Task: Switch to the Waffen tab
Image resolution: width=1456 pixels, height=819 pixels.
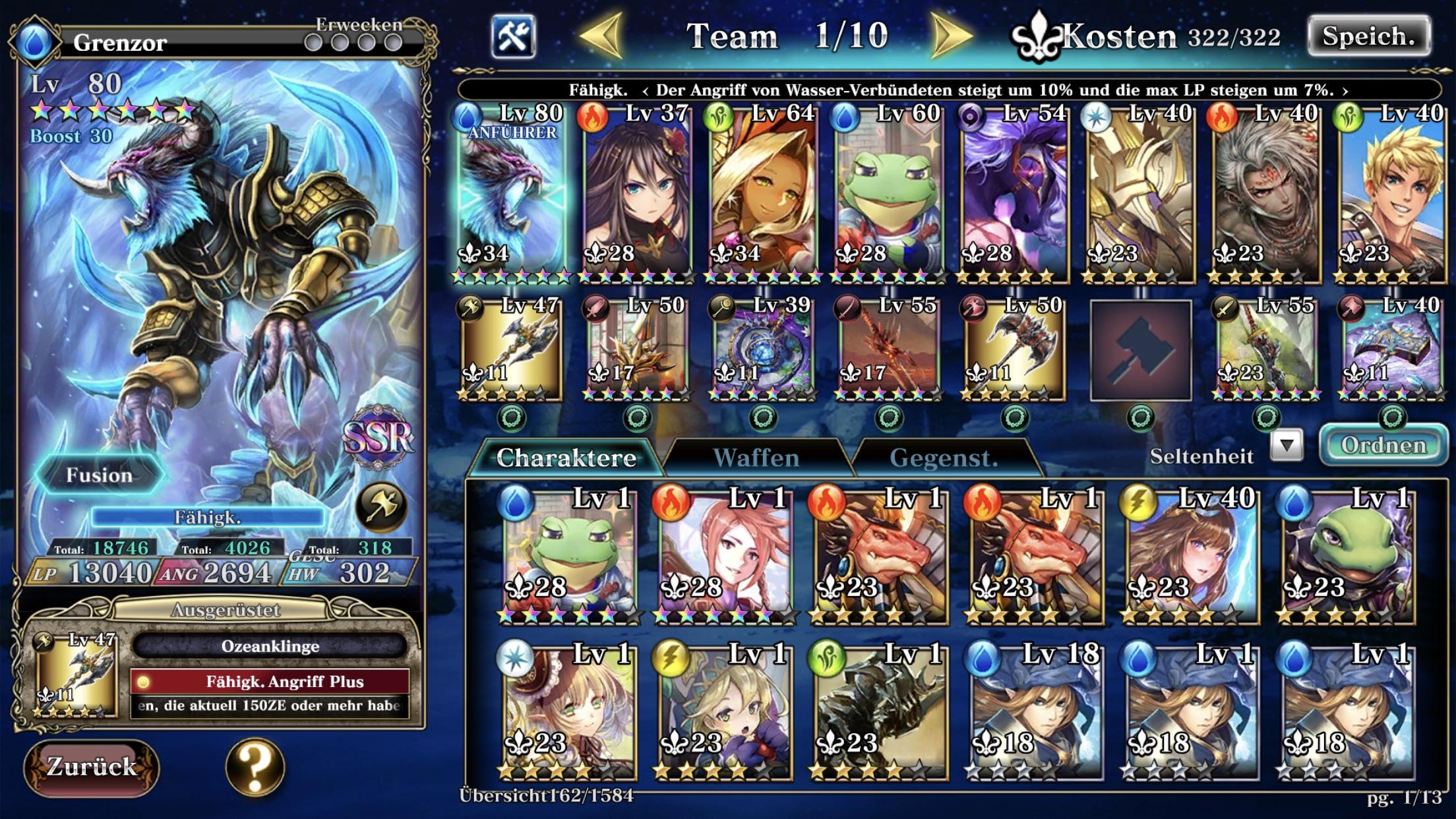Action: [756, 458]
